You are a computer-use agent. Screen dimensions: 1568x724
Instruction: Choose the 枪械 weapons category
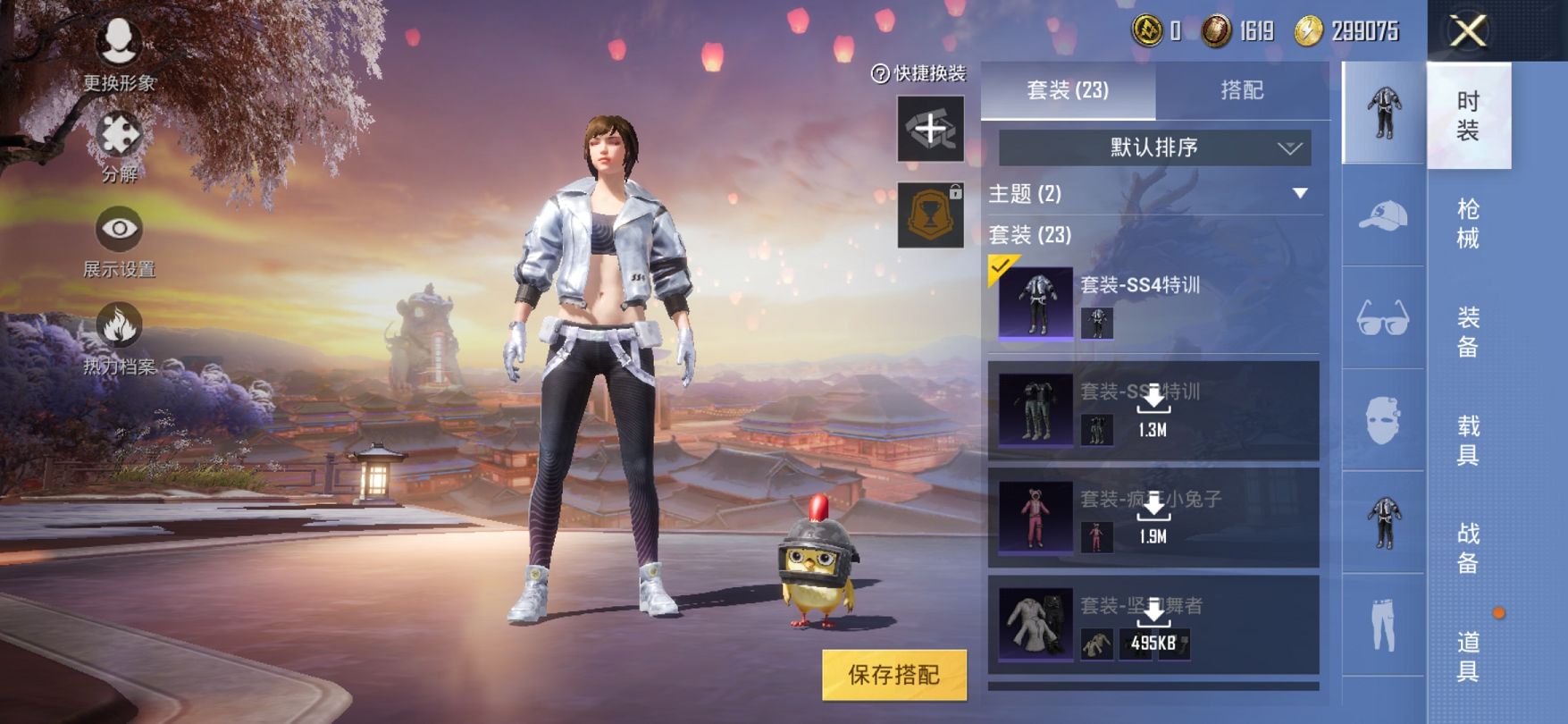click(x=1468, y=223)
